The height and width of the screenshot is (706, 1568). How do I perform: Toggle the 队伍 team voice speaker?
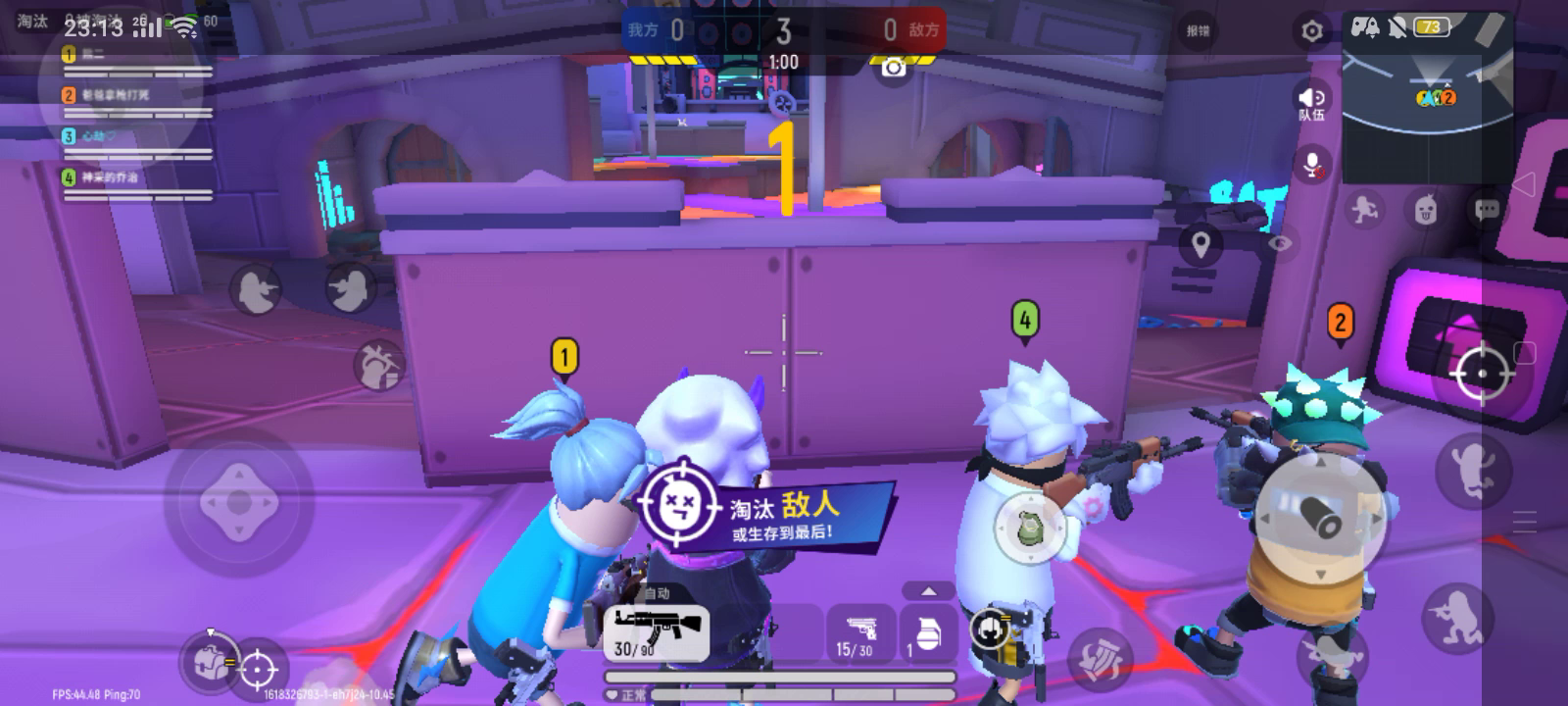[x=1311, y=101]
